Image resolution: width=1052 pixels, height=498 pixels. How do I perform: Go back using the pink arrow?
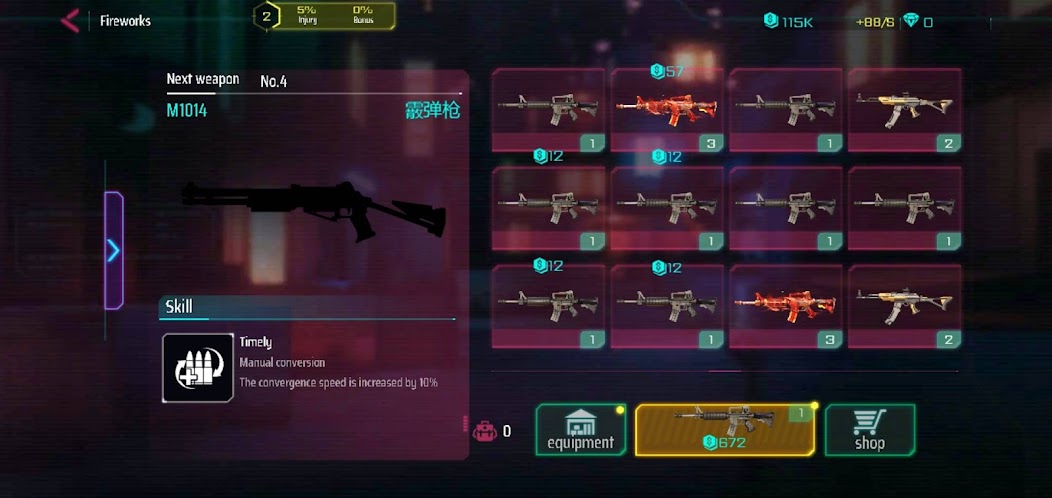click(69, 21)
